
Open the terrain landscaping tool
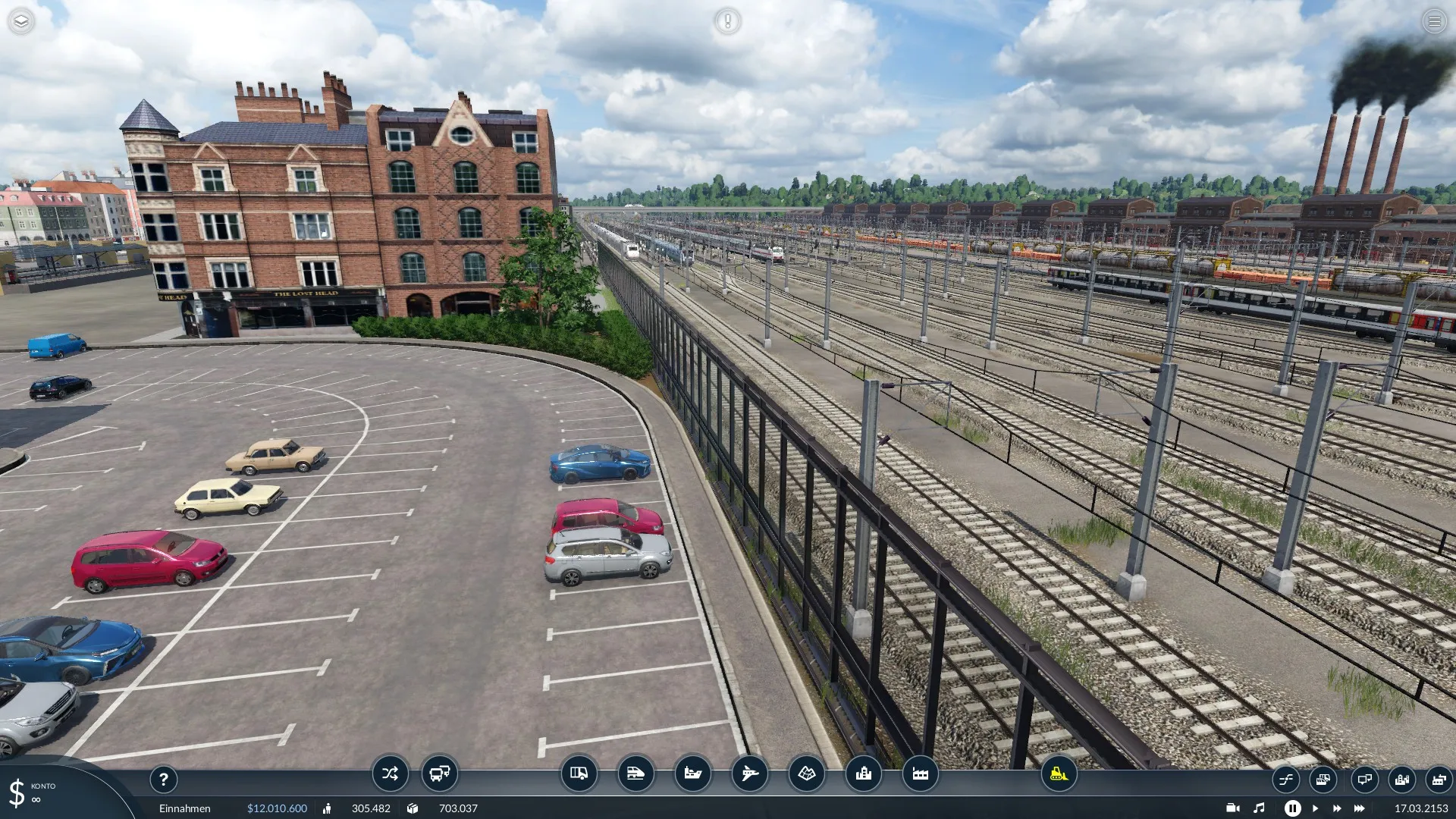[806, 773]
